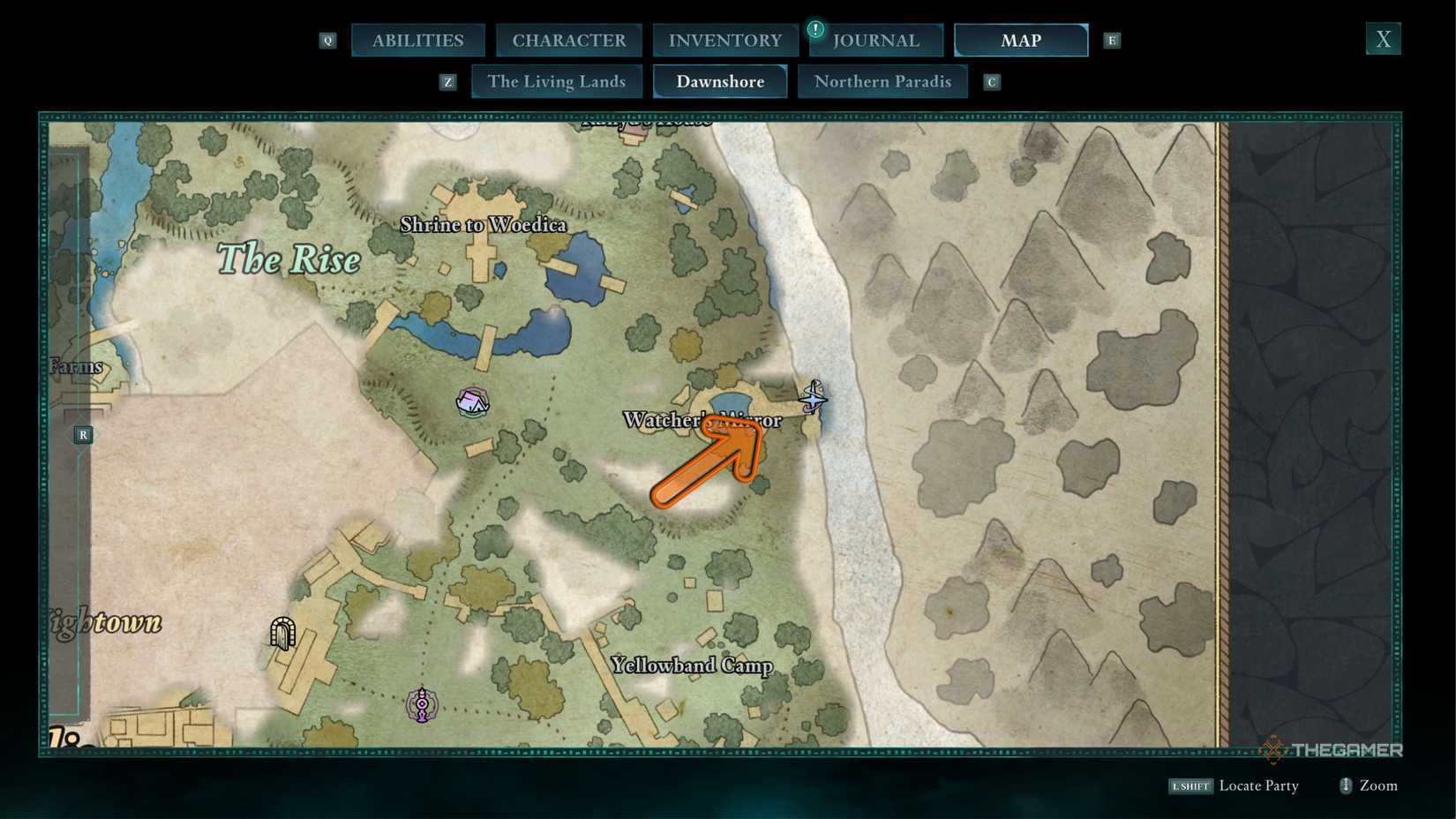Activate Locate Party
This screenshot has width=1456, height=819.
click(x=1259, y=785)
